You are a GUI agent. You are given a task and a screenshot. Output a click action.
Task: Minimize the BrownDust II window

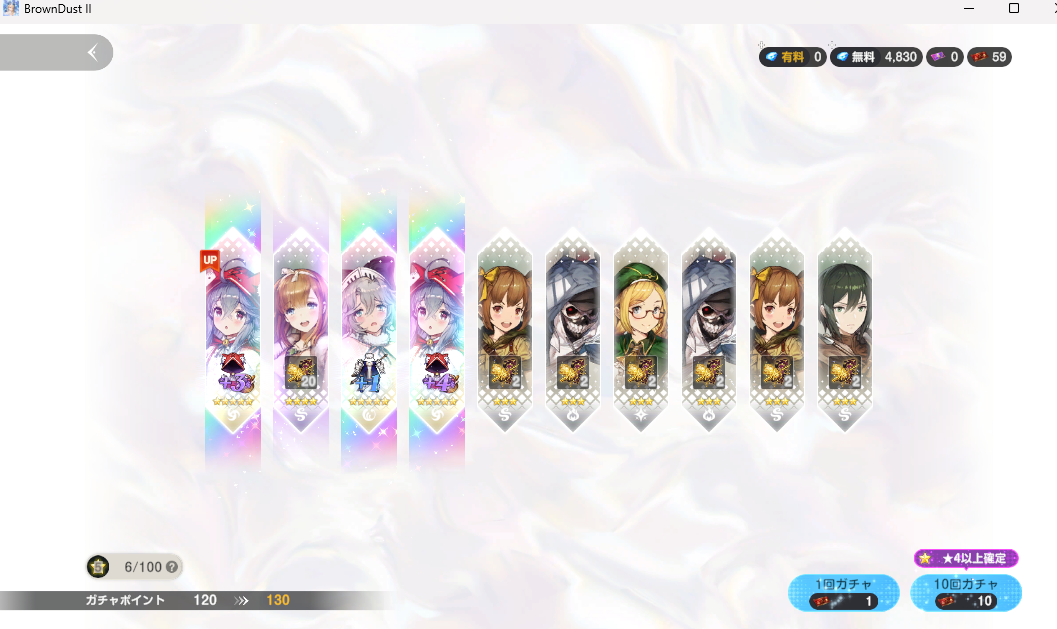tap(969, 9)
